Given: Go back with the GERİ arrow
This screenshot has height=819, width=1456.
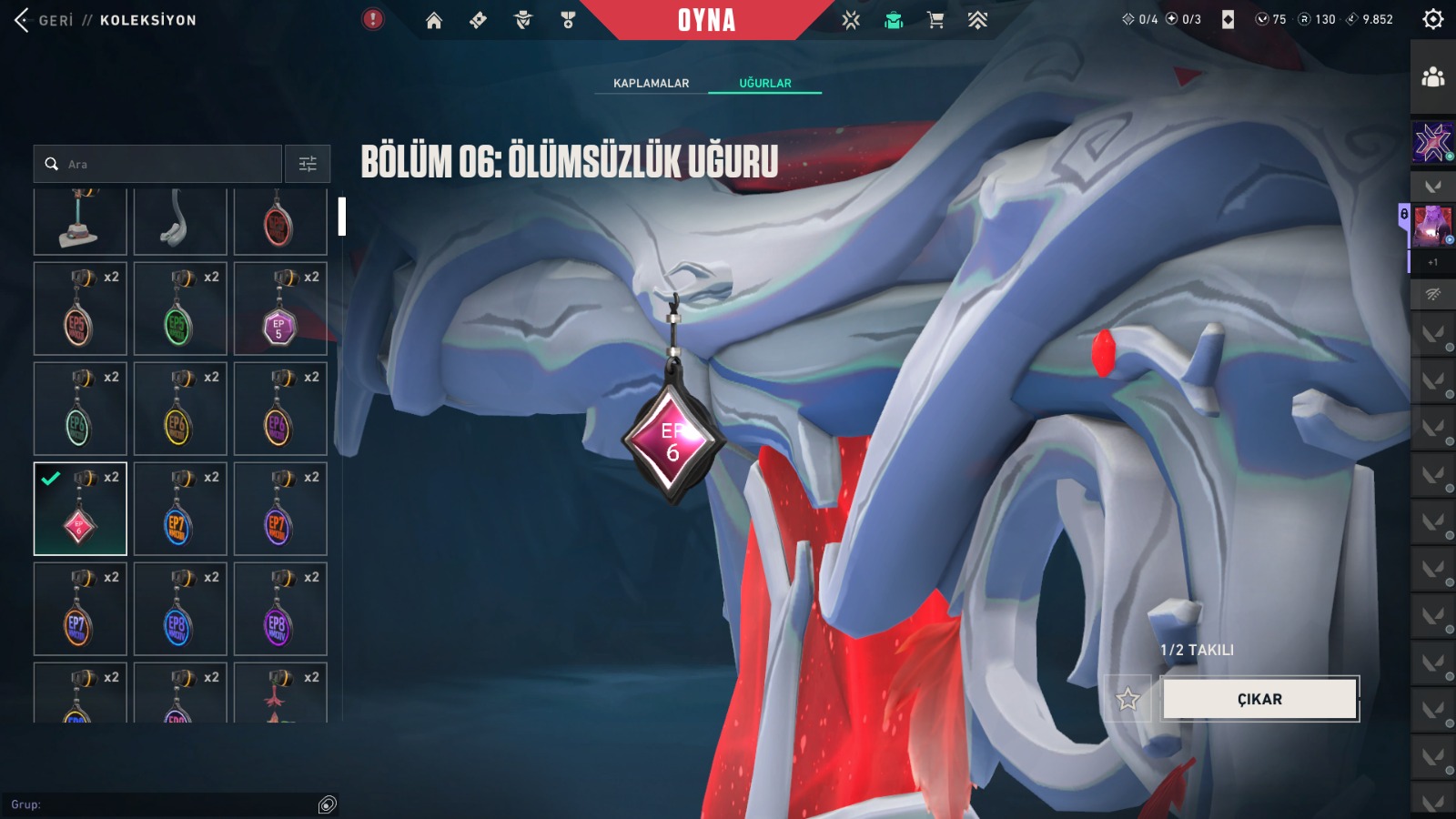Looking at the screenshot, I should (23, 20).
